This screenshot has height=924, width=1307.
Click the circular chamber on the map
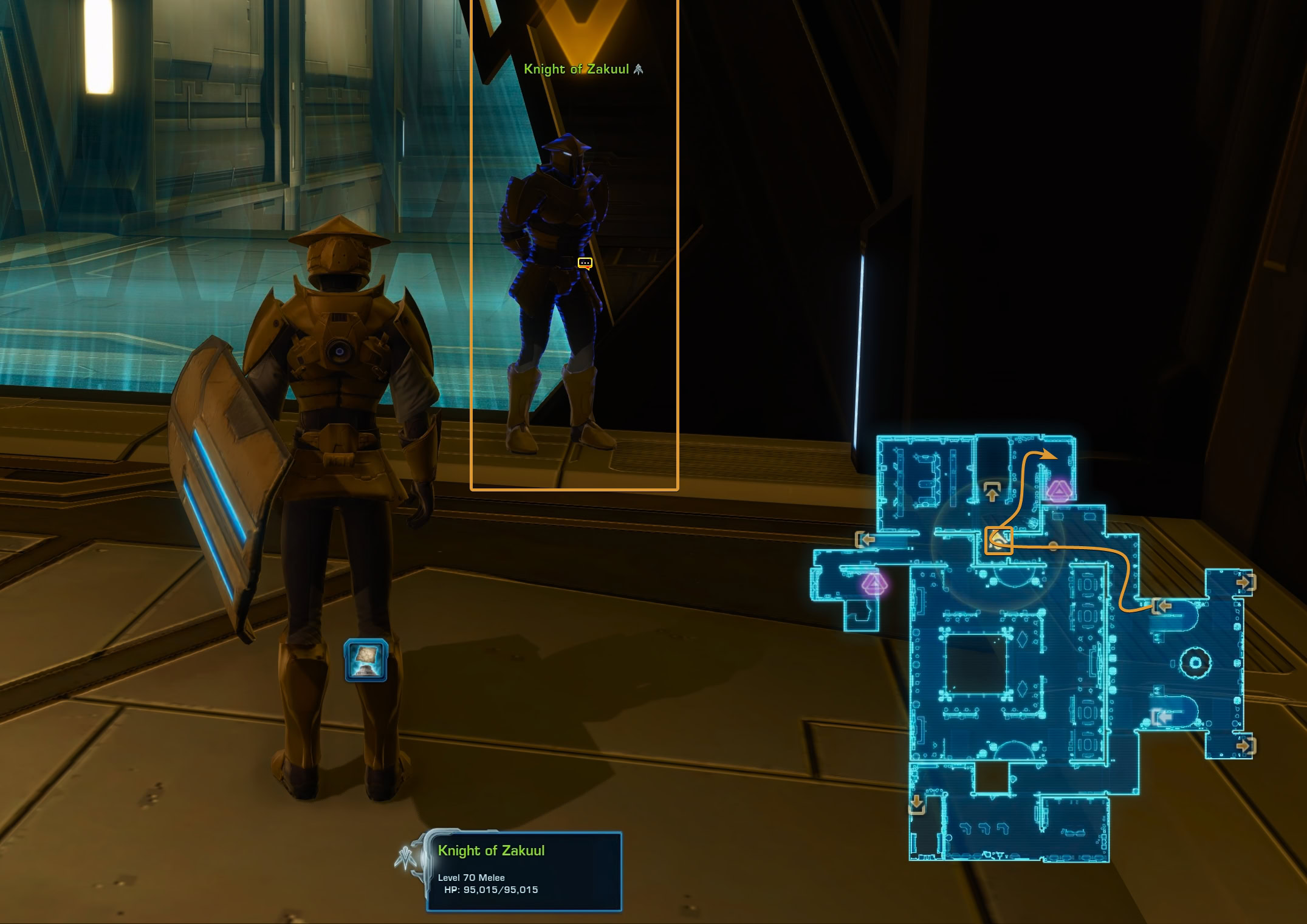pos(1195,662)
